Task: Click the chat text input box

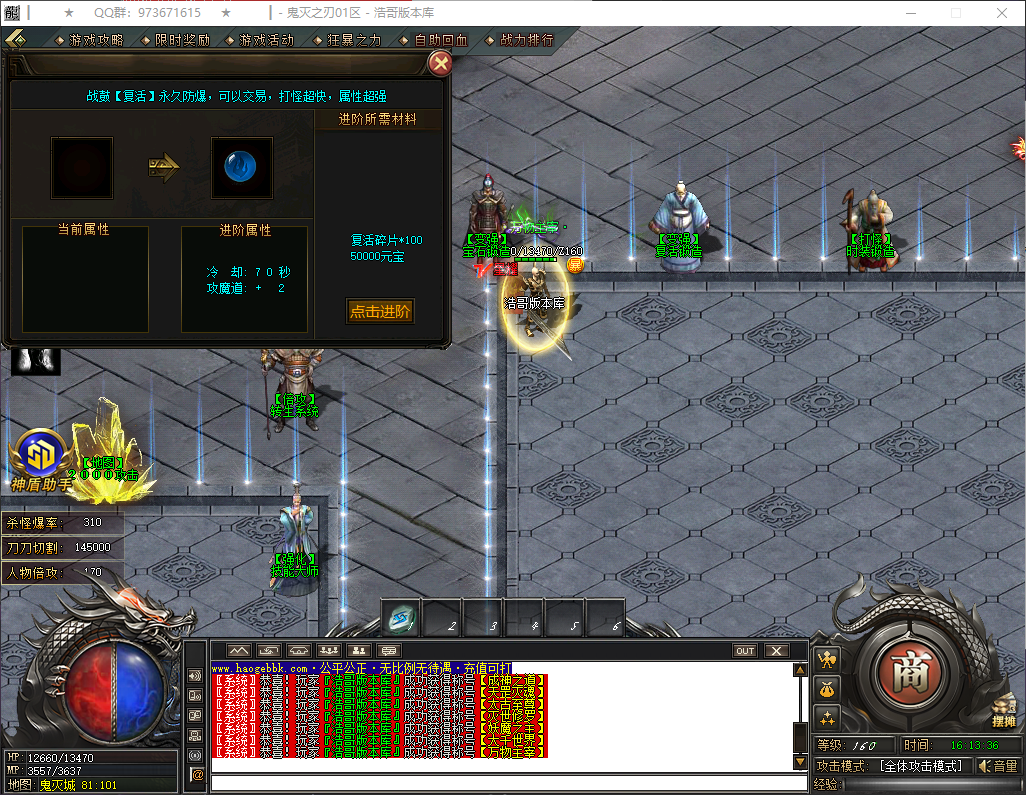Action: tap(500, 783)
